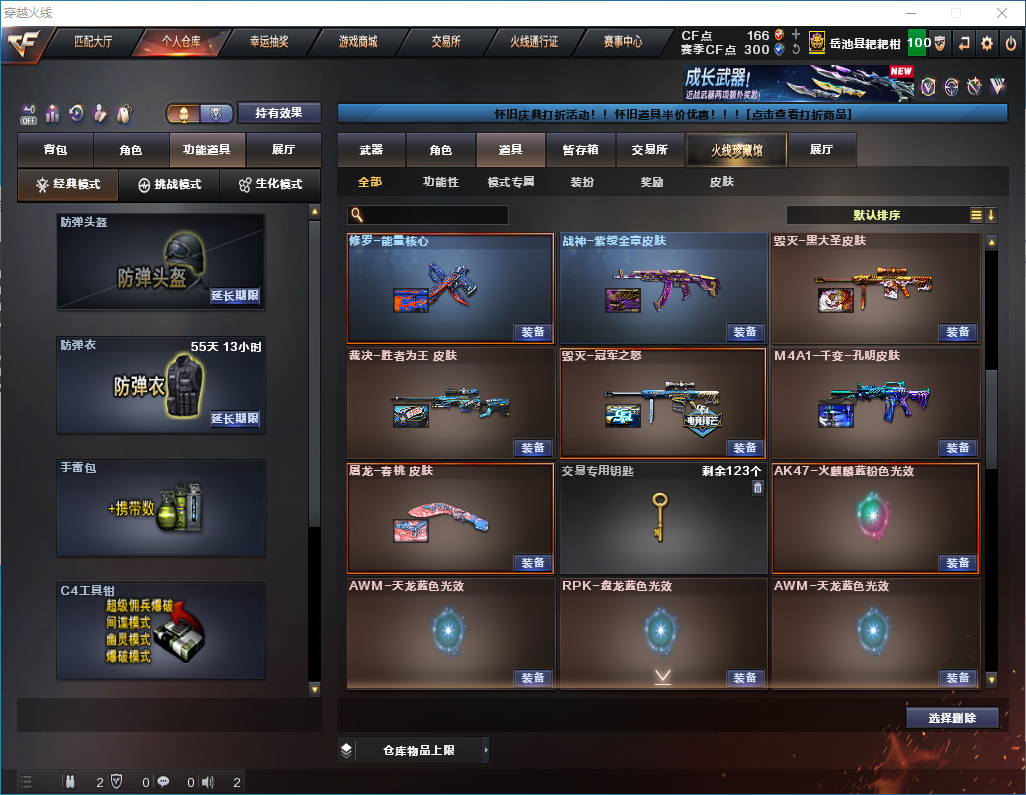Switch to 生化模式 mode tab
This screenshot has width=1026, height=795.
(x=270, y=185)
